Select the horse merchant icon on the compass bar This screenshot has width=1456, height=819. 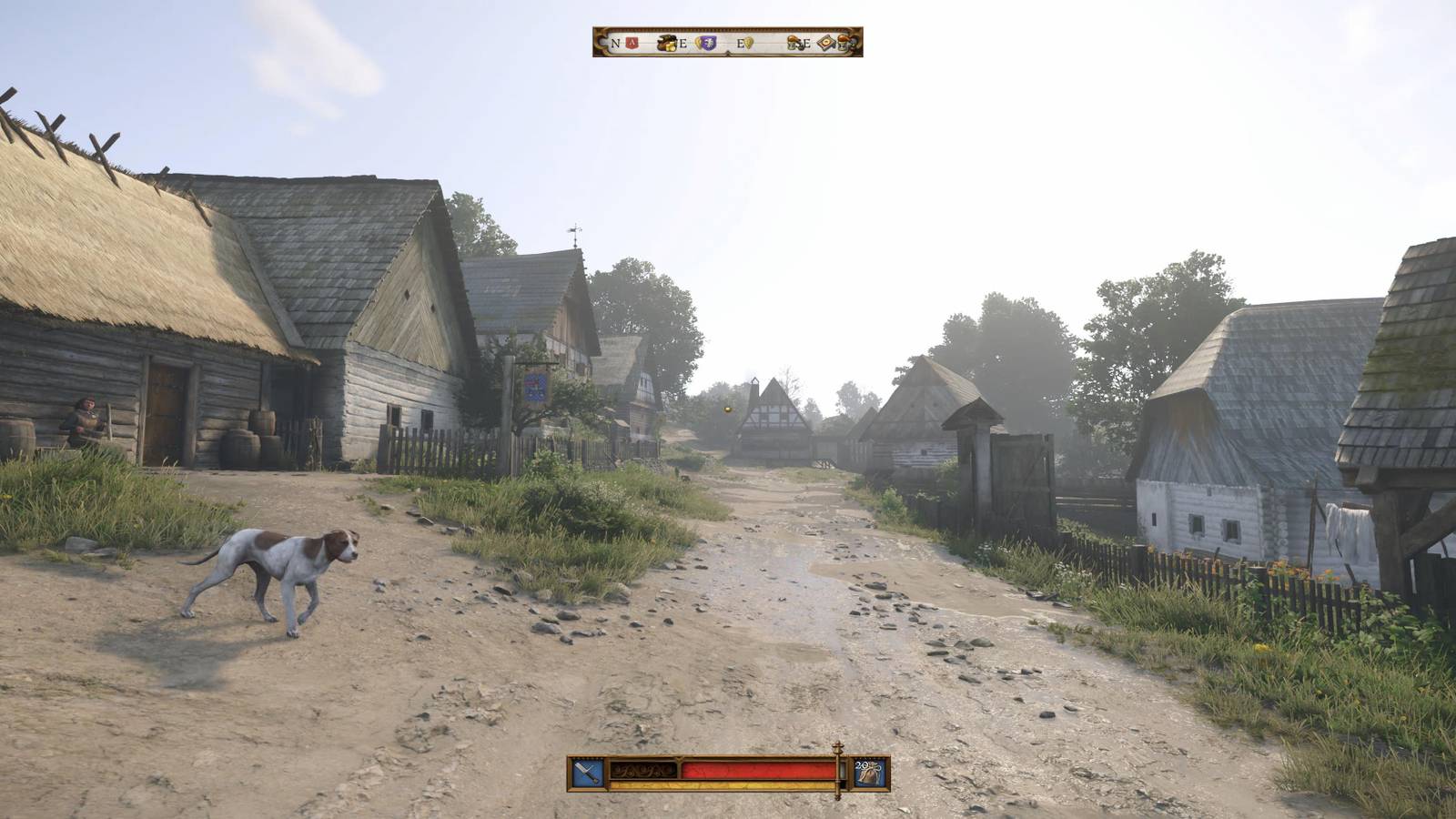pyautogui.click(x=667, y=42)
